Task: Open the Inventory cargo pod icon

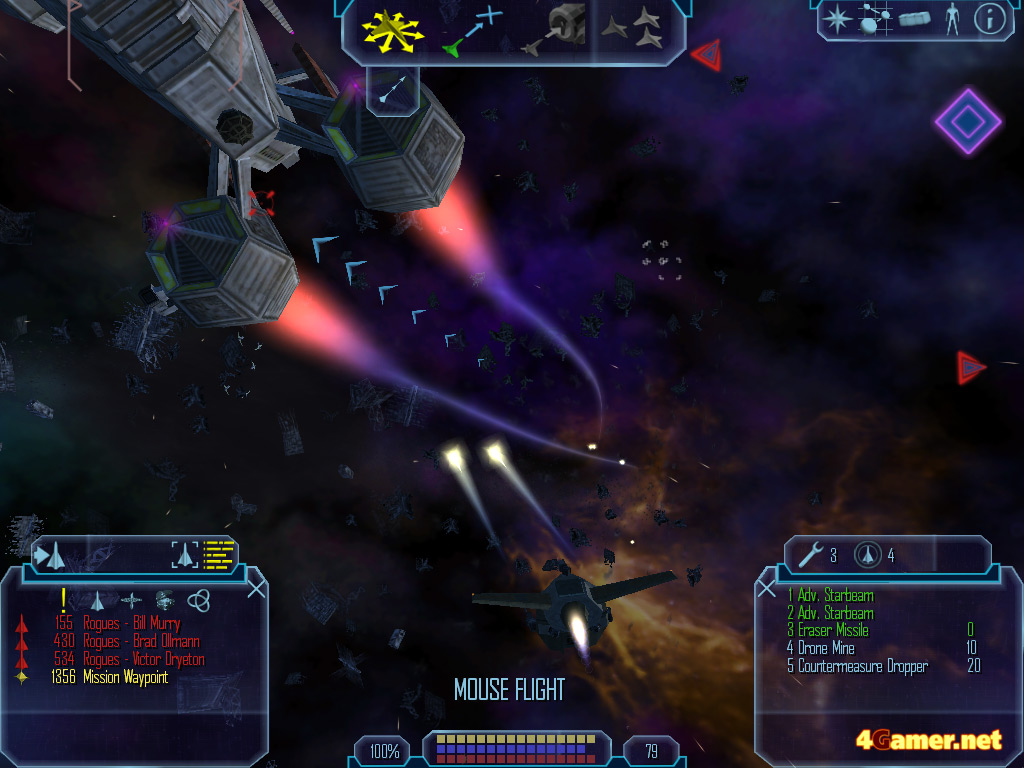Action: (914, 19)
